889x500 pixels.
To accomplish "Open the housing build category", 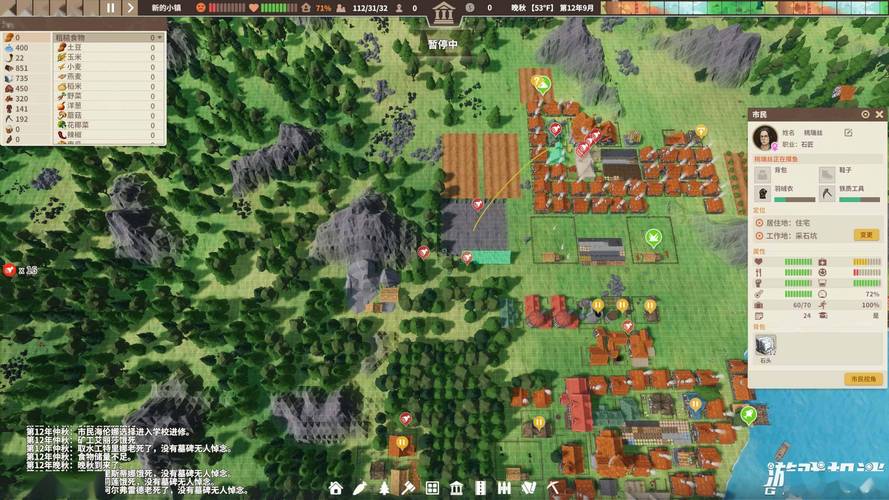I will [336, 488].
